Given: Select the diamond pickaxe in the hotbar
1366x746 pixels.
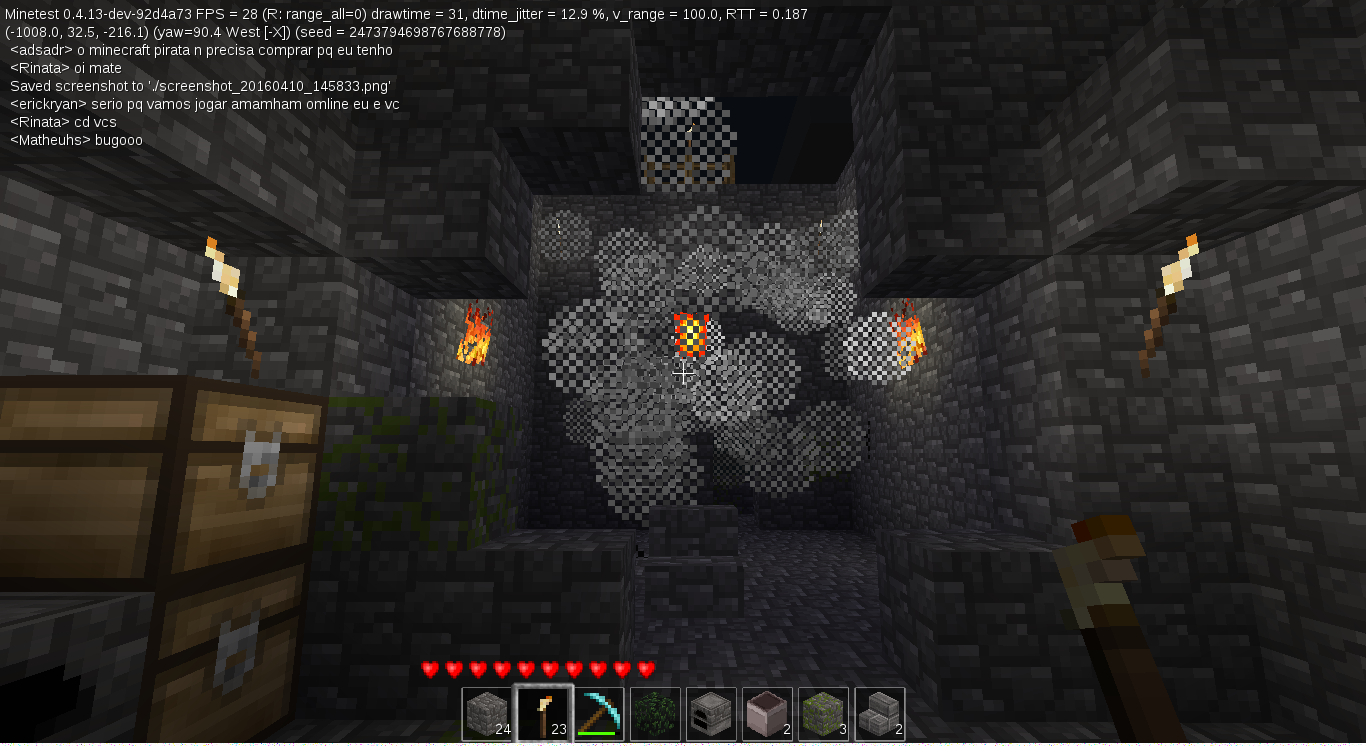Looking at the screenshot, I should [599, 713].
